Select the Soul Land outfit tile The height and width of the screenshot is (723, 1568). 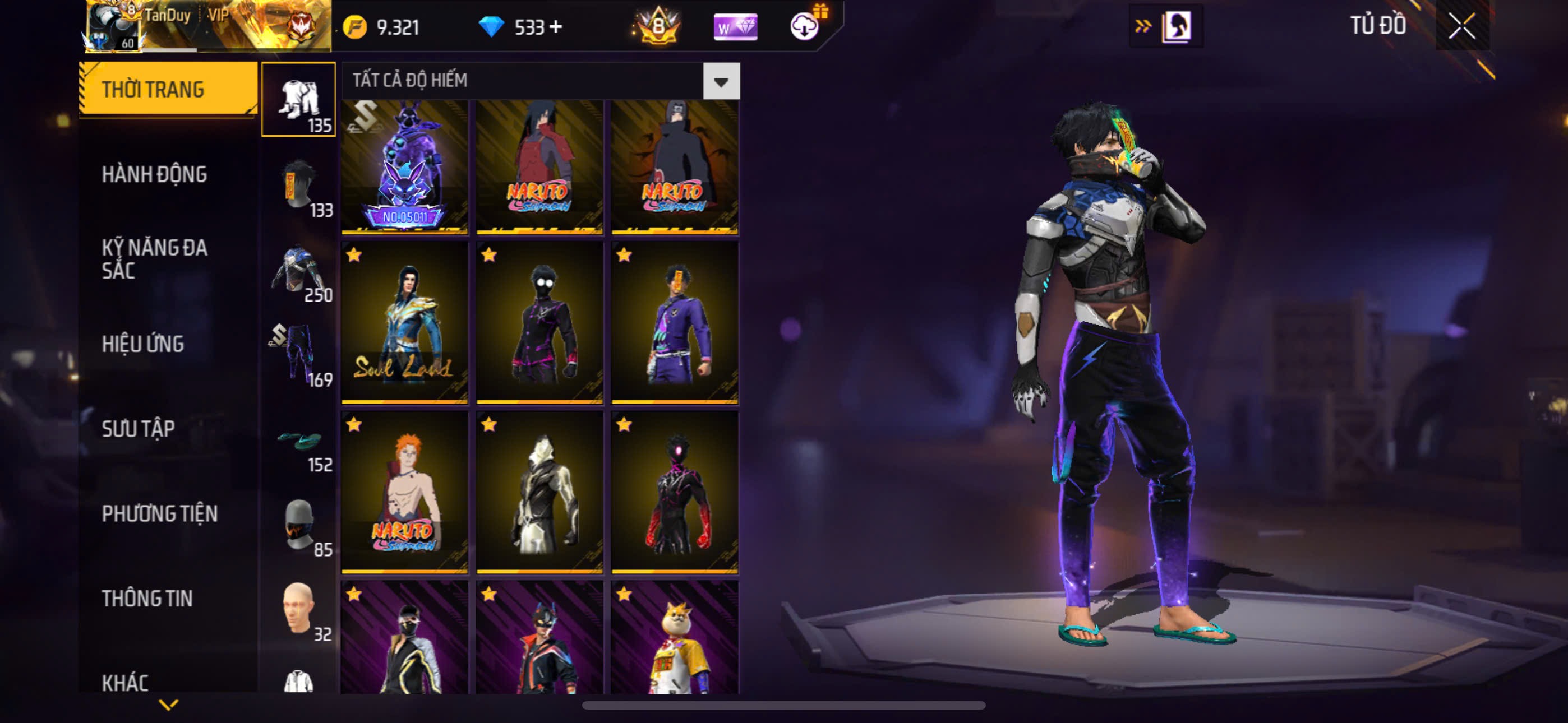click(405, 323)
